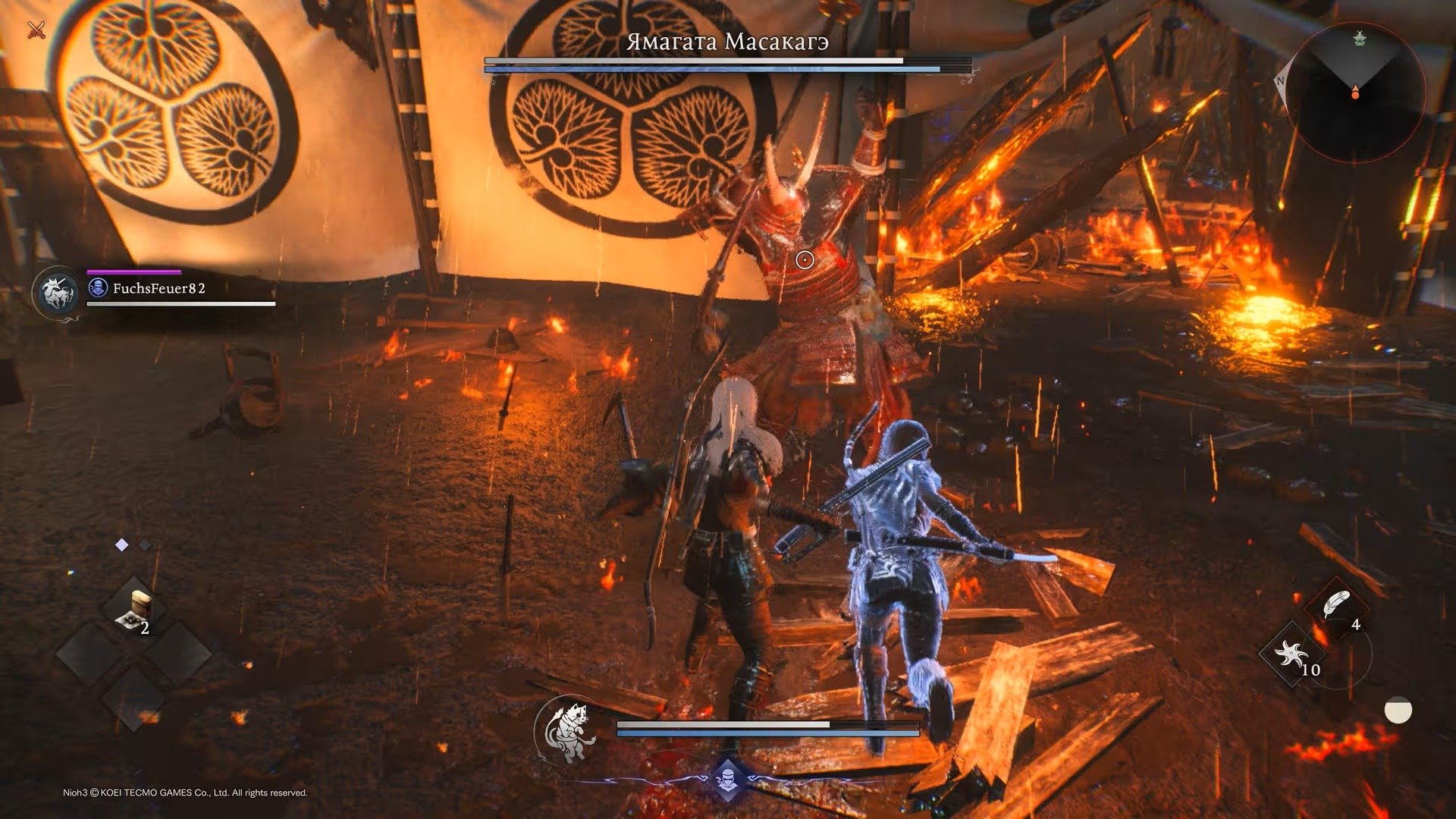Click the cat guardian spirit emblem
Viewport: 1456px width, 819px height.
567,731
